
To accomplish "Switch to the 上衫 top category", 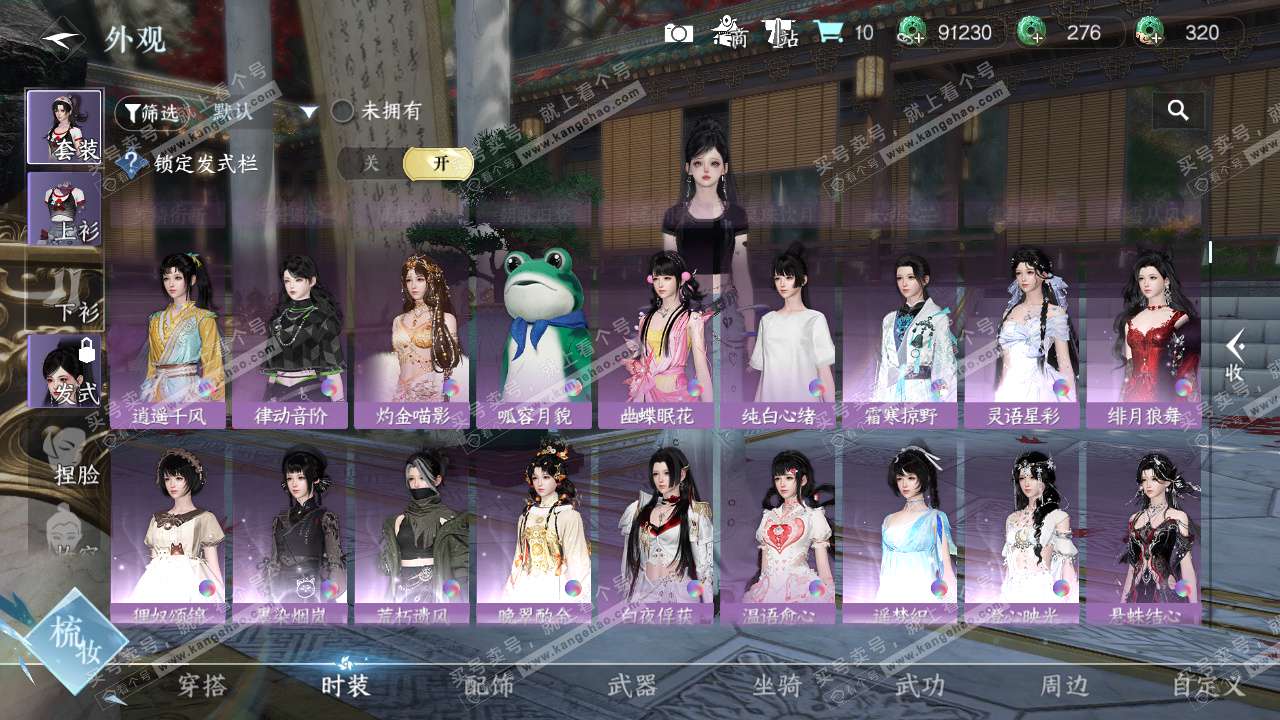I will pos(64,209).
